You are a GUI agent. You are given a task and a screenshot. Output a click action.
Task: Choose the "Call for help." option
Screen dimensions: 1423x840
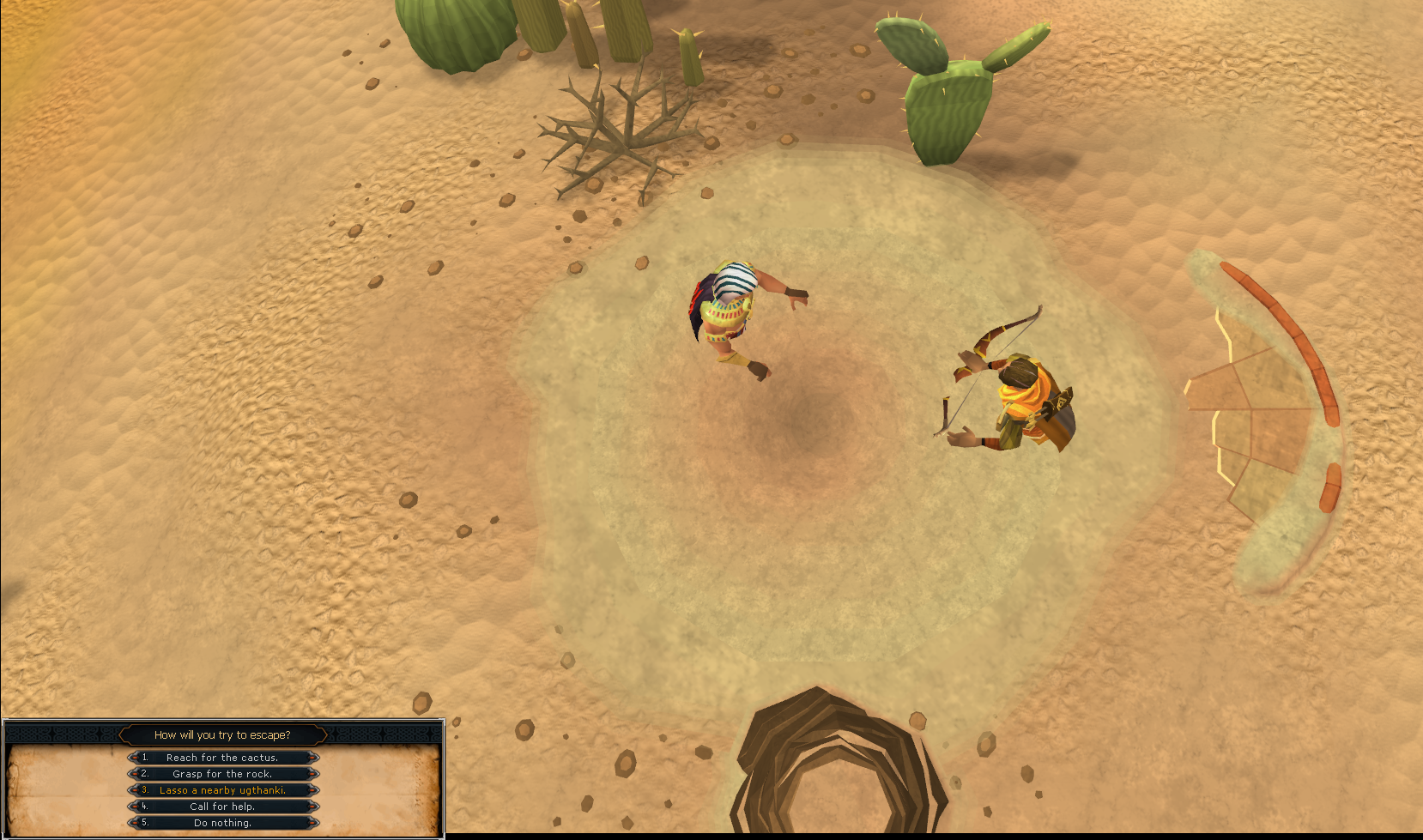pyautogui.click(x=222, y=807)
